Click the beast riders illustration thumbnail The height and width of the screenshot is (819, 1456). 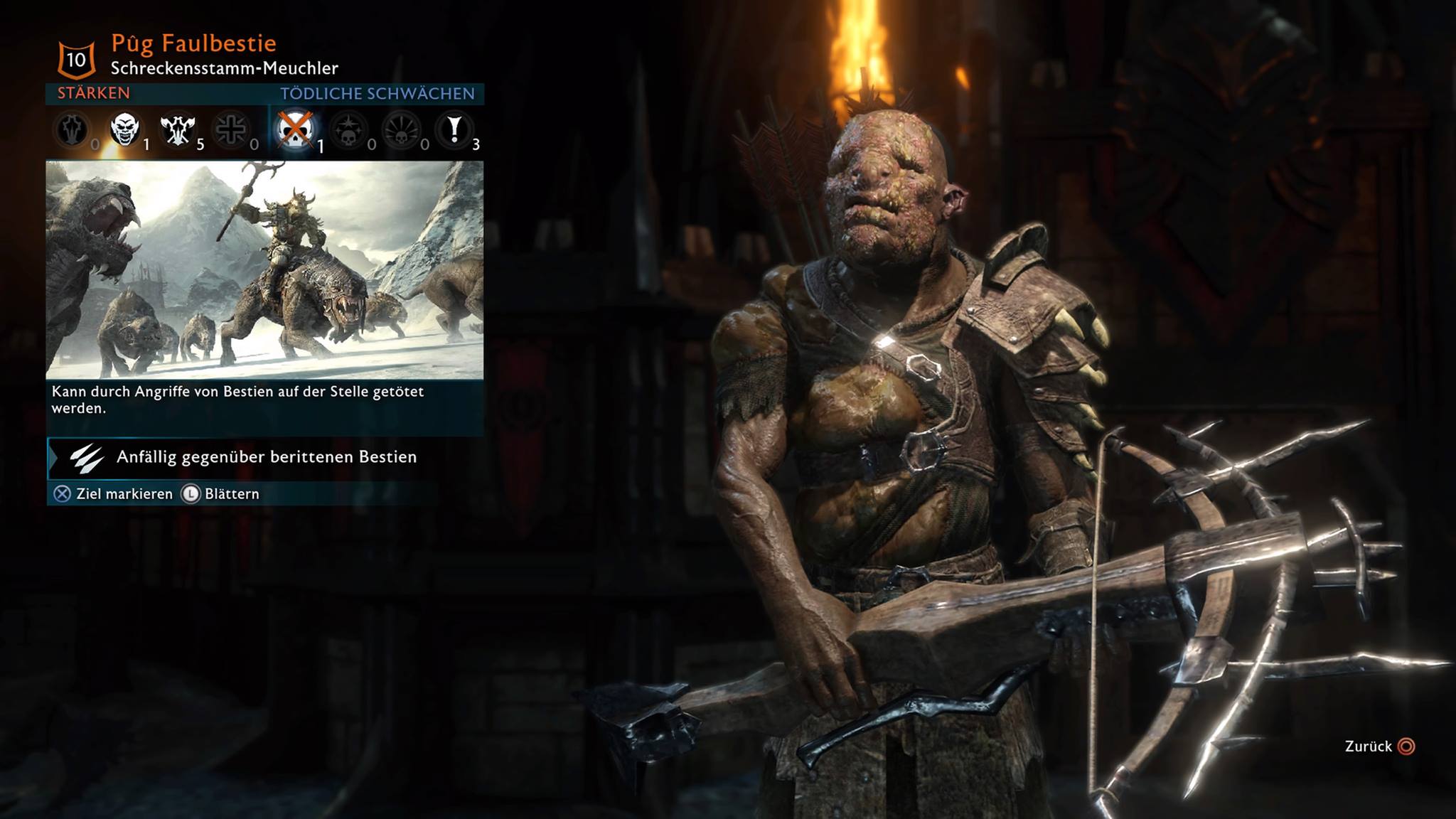(x=264, y=269)
